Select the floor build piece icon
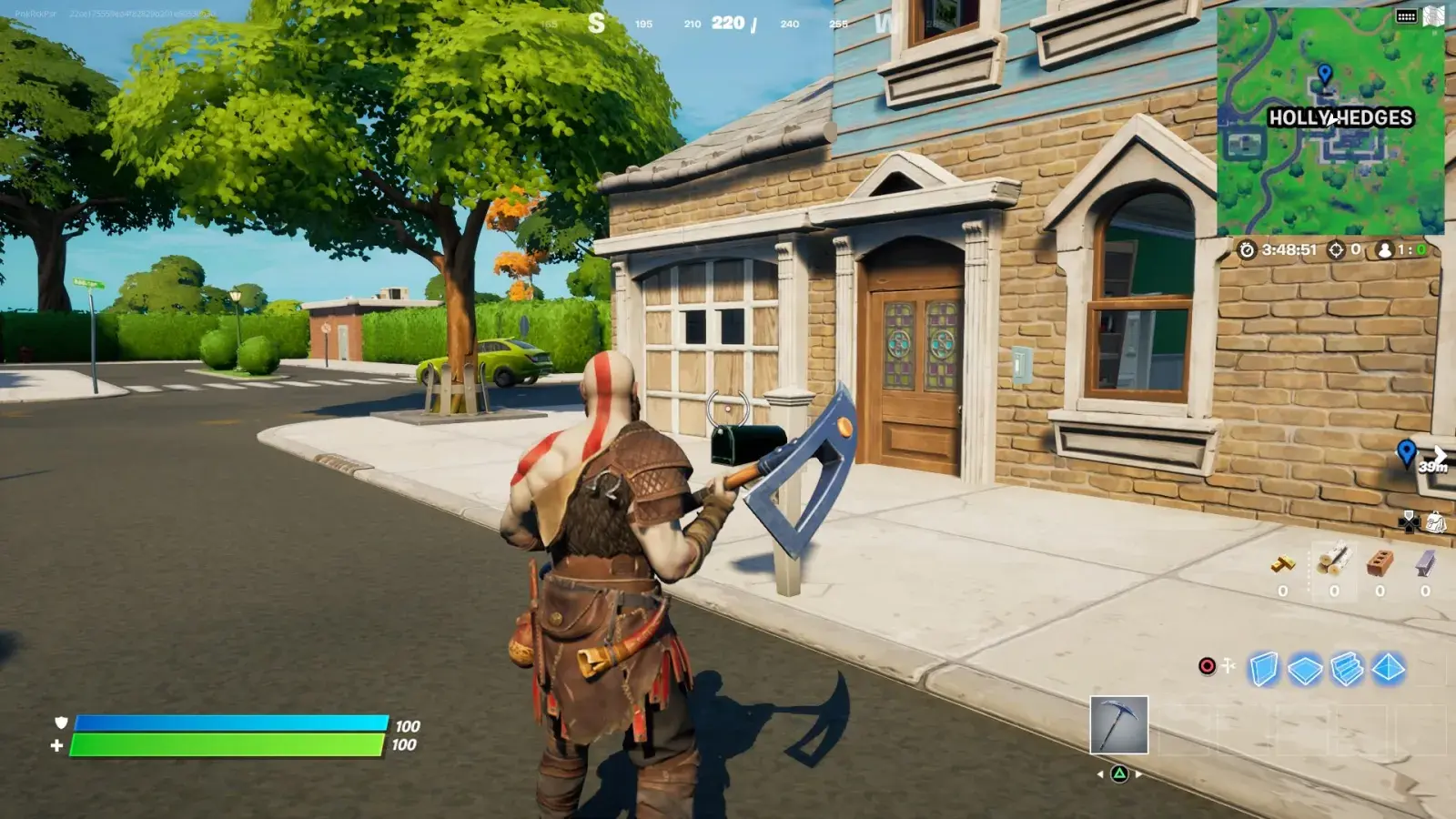The width and height of the screenshot is (1456, 819). point(1304,667)
